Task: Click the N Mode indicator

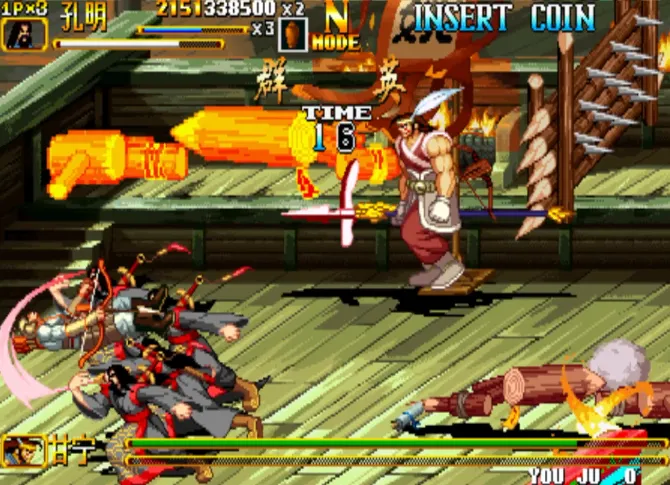Action: click(335, 27)
